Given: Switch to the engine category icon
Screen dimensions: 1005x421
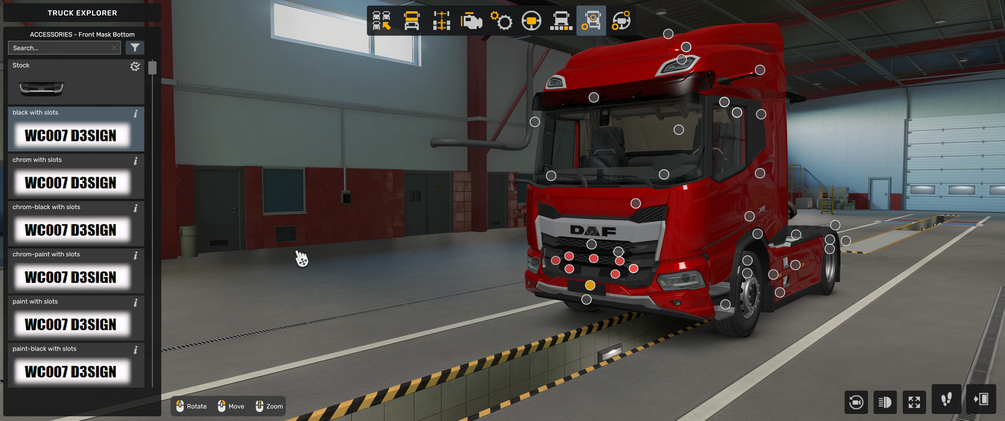Looking at the screenshot, I should click(x=471, y=20).
